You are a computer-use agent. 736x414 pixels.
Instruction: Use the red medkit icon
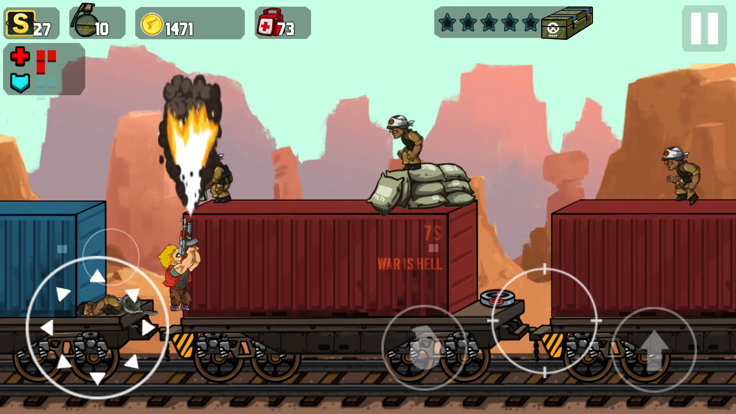[270, 23]
